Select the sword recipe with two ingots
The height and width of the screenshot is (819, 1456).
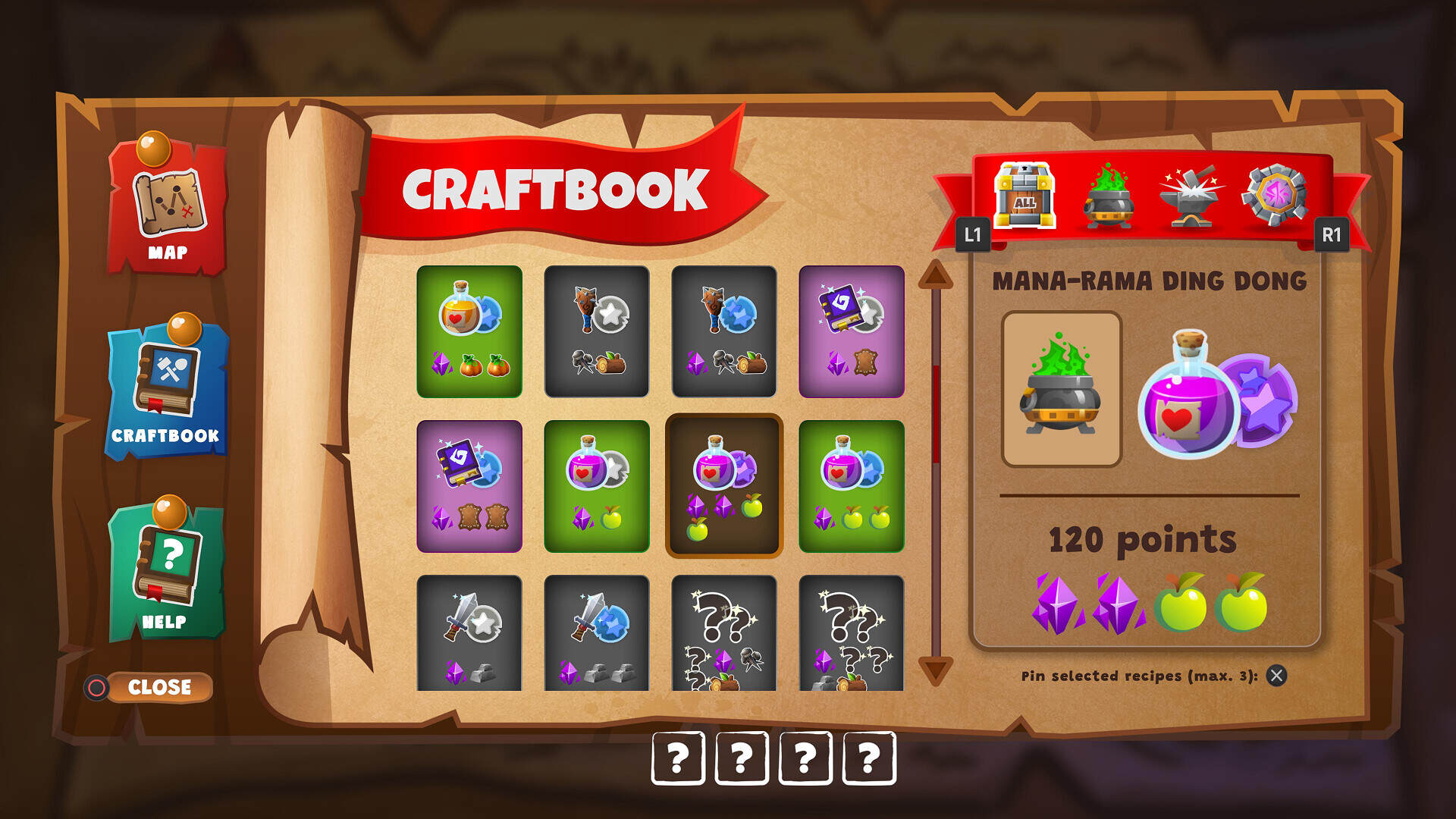click(x=597, y=633)
